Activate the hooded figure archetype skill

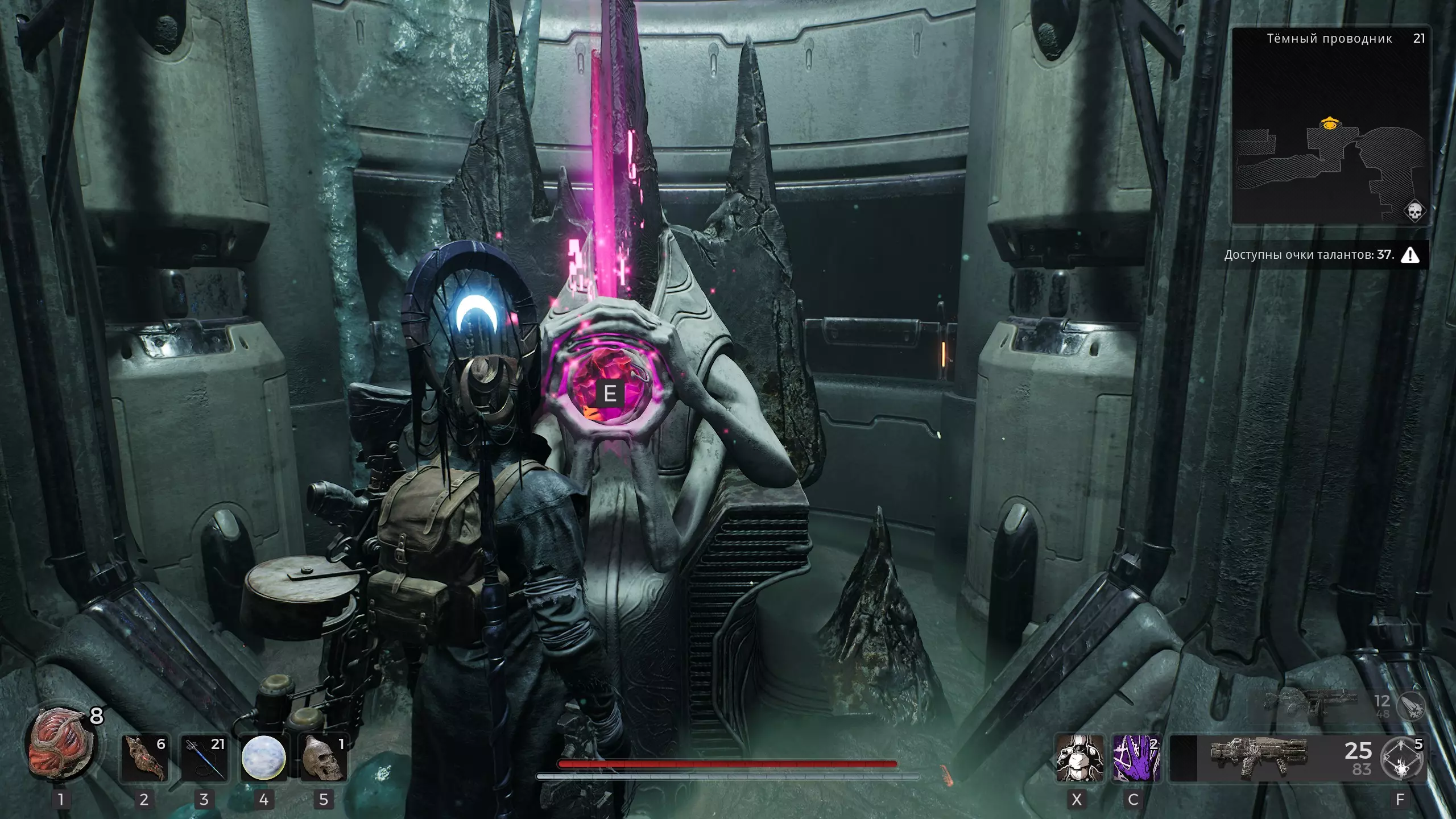(1079, 758)
